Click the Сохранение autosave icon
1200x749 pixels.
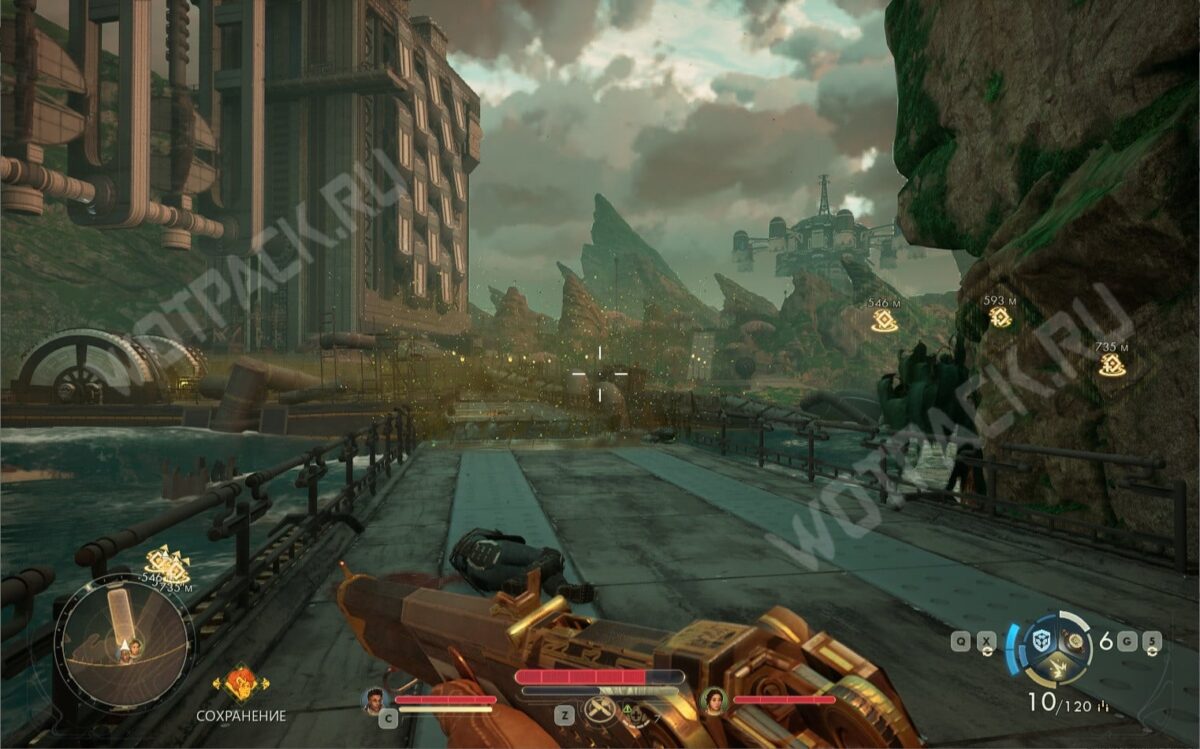[x=240, y=684]
